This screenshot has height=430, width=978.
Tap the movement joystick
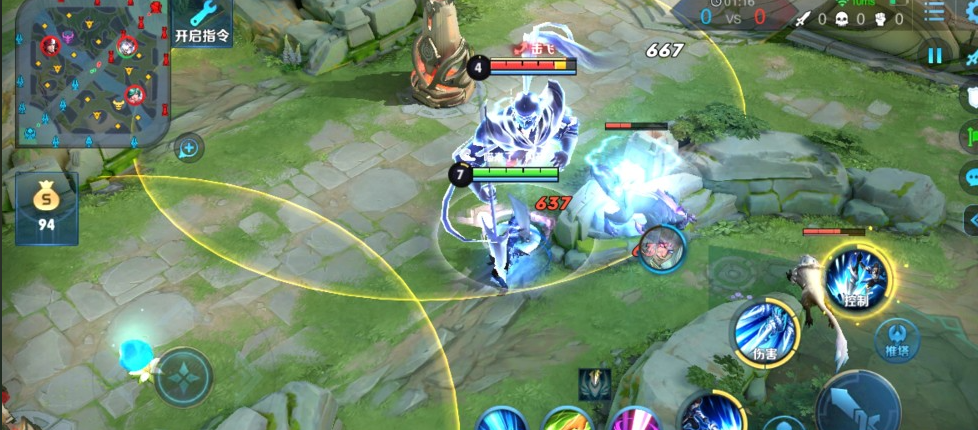coord(183,379)
